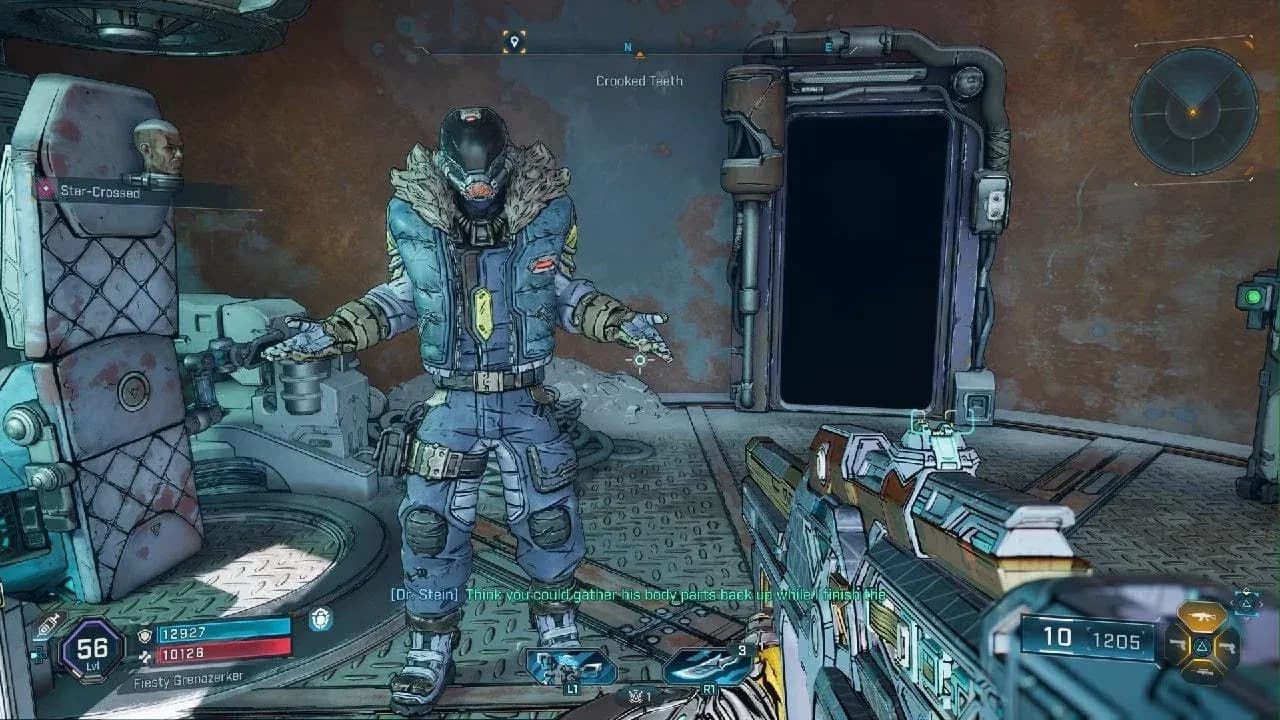This screenshot has width=1280, height=720.
Task: Click the syringe repkit icon
Action: point(46,626)
